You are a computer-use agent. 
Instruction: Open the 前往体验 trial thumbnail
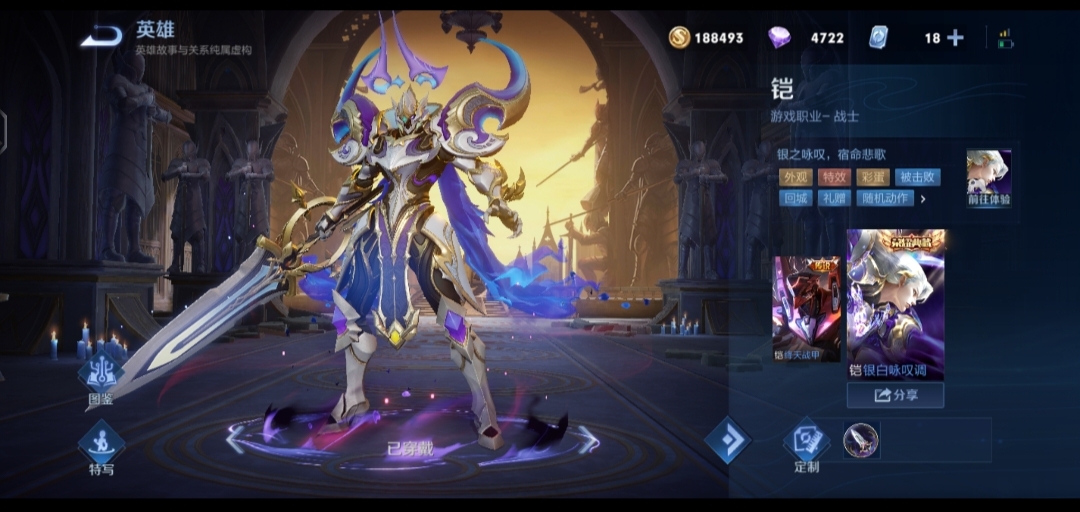988,178
